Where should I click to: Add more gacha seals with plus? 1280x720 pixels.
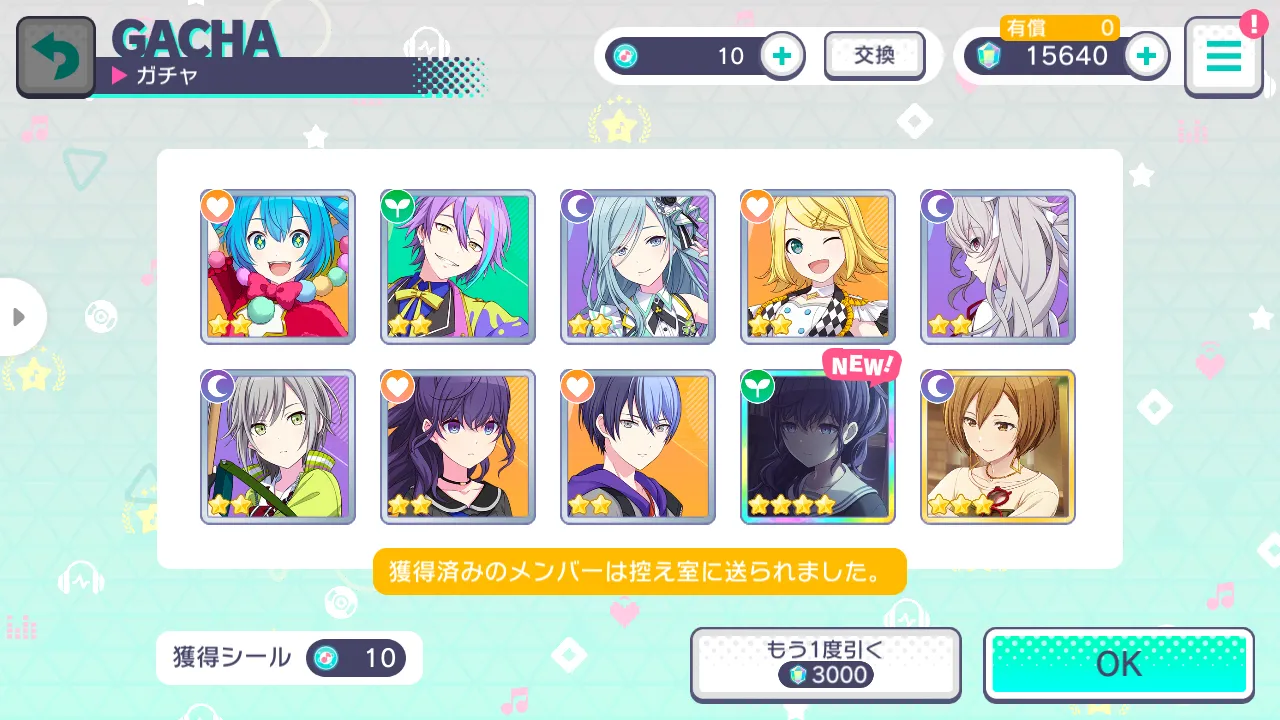(783, 56)
